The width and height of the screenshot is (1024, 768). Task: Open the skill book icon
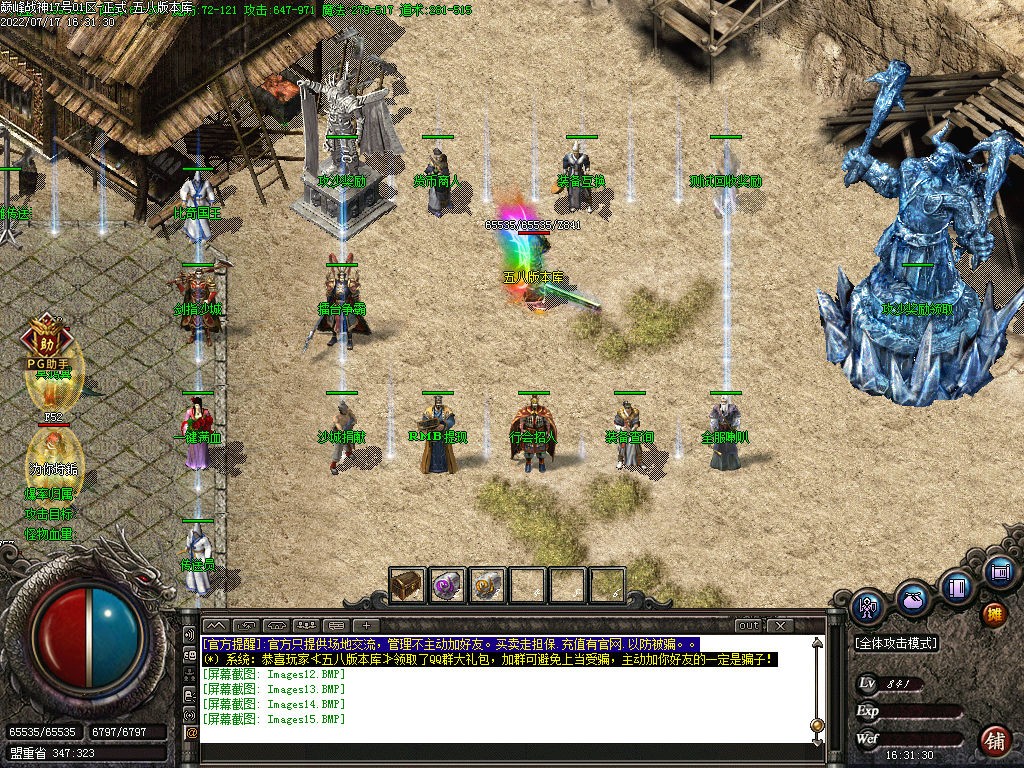(x=956, y=586)
